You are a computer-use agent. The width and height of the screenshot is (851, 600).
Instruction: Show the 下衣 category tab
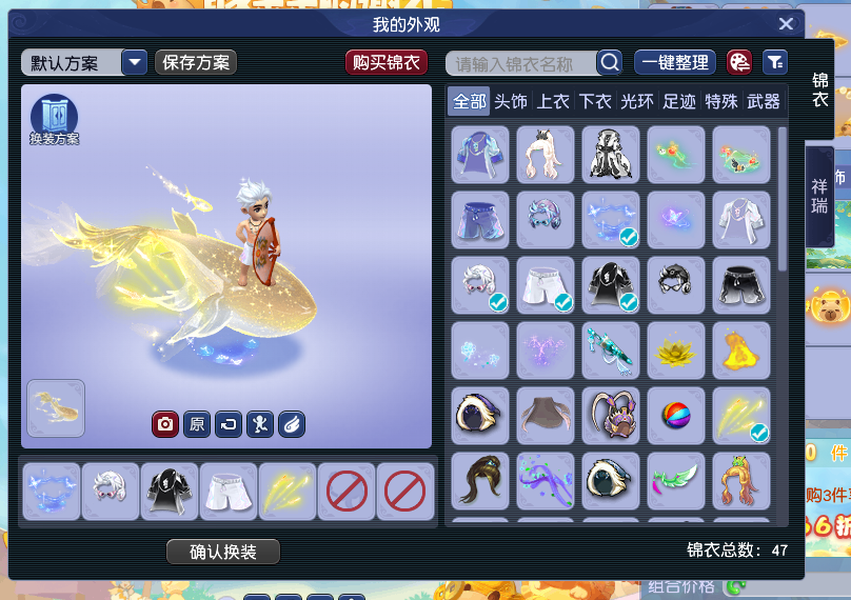pos(595,101)
